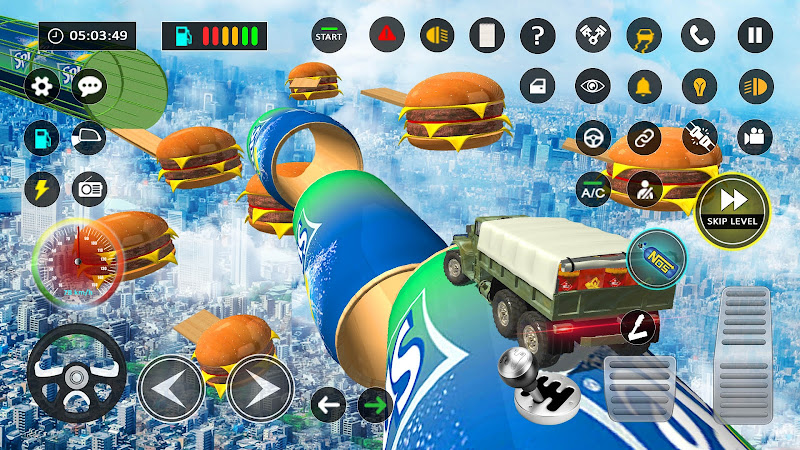Tap the phone call icon
The width and height of the screenshot is (800, 450).
699,36
